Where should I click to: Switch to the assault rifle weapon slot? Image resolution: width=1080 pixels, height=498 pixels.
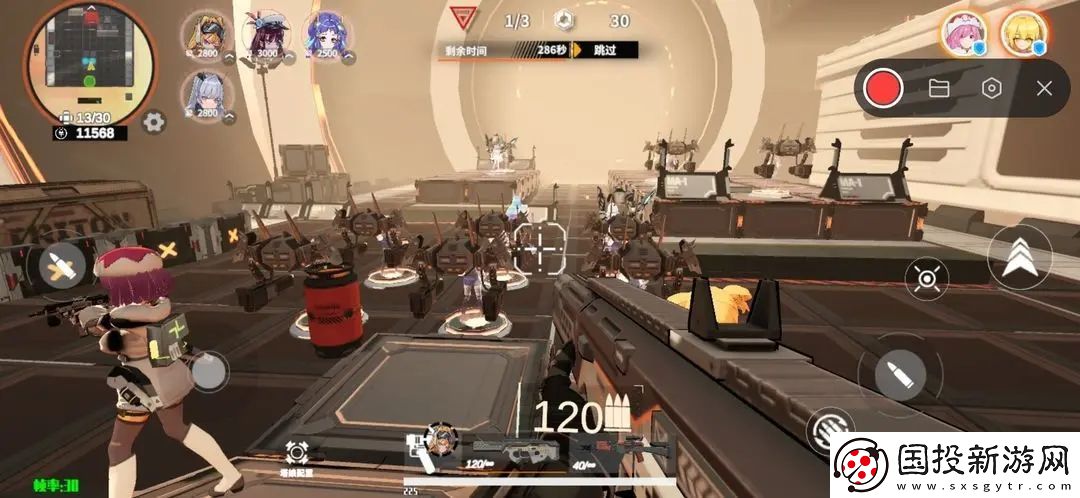pyautogui.click(x=513, y=450)
